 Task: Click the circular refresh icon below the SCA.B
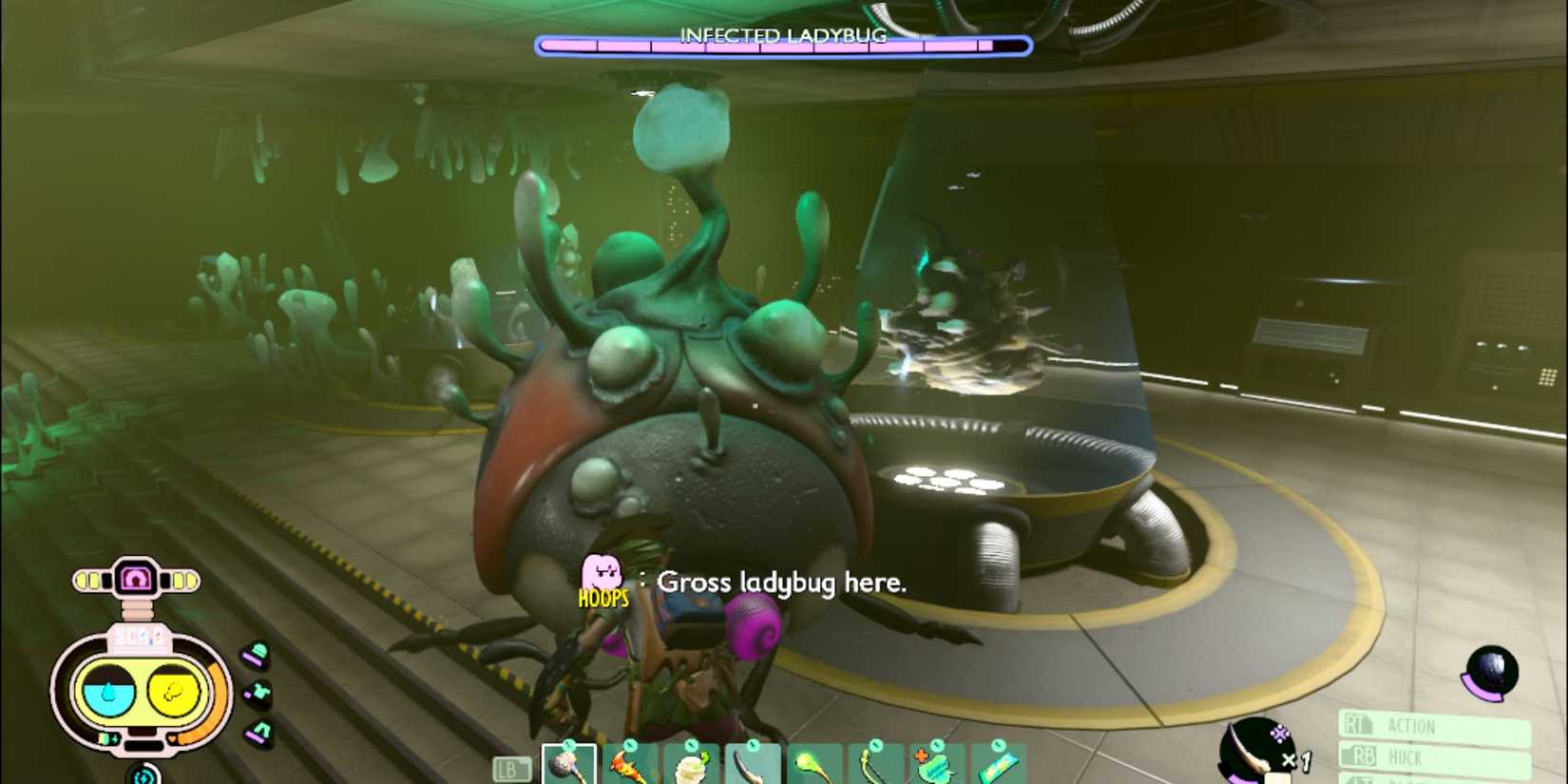coord(144,774)
